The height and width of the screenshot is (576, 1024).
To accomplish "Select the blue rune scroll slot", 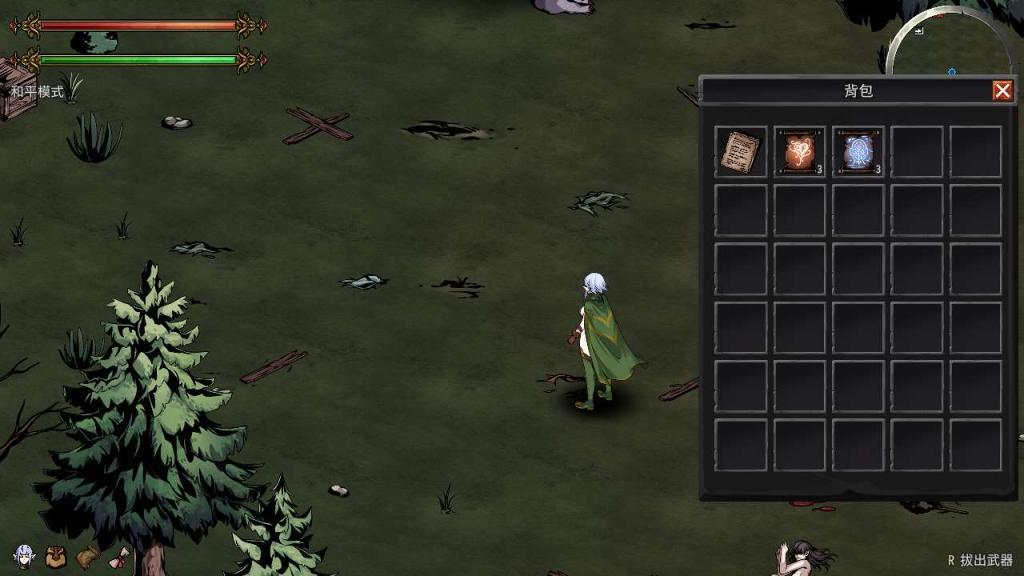I will tap(858, 152).
